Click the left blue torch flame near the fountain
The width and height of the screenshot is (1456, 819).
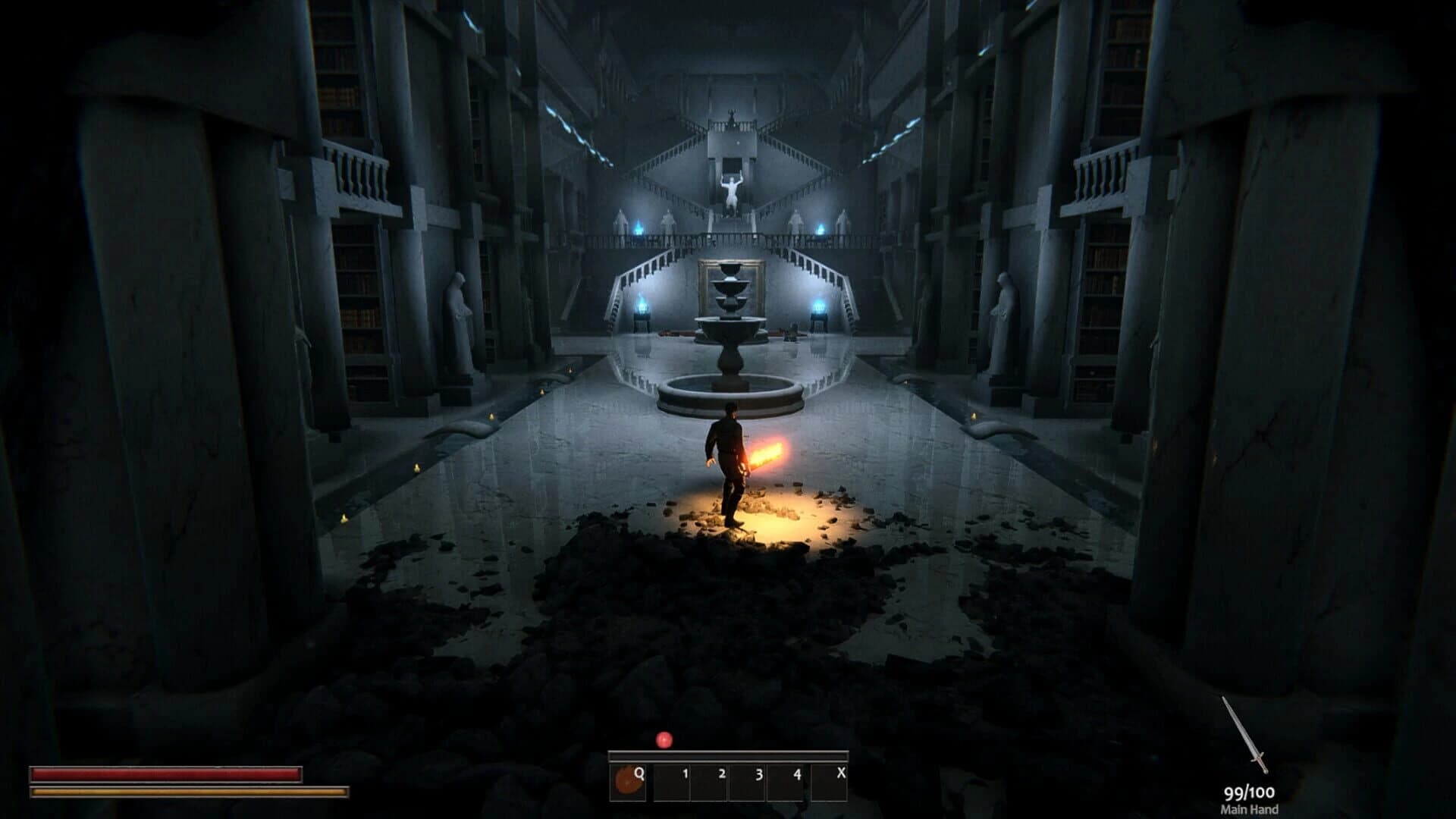tap(643, 307)
